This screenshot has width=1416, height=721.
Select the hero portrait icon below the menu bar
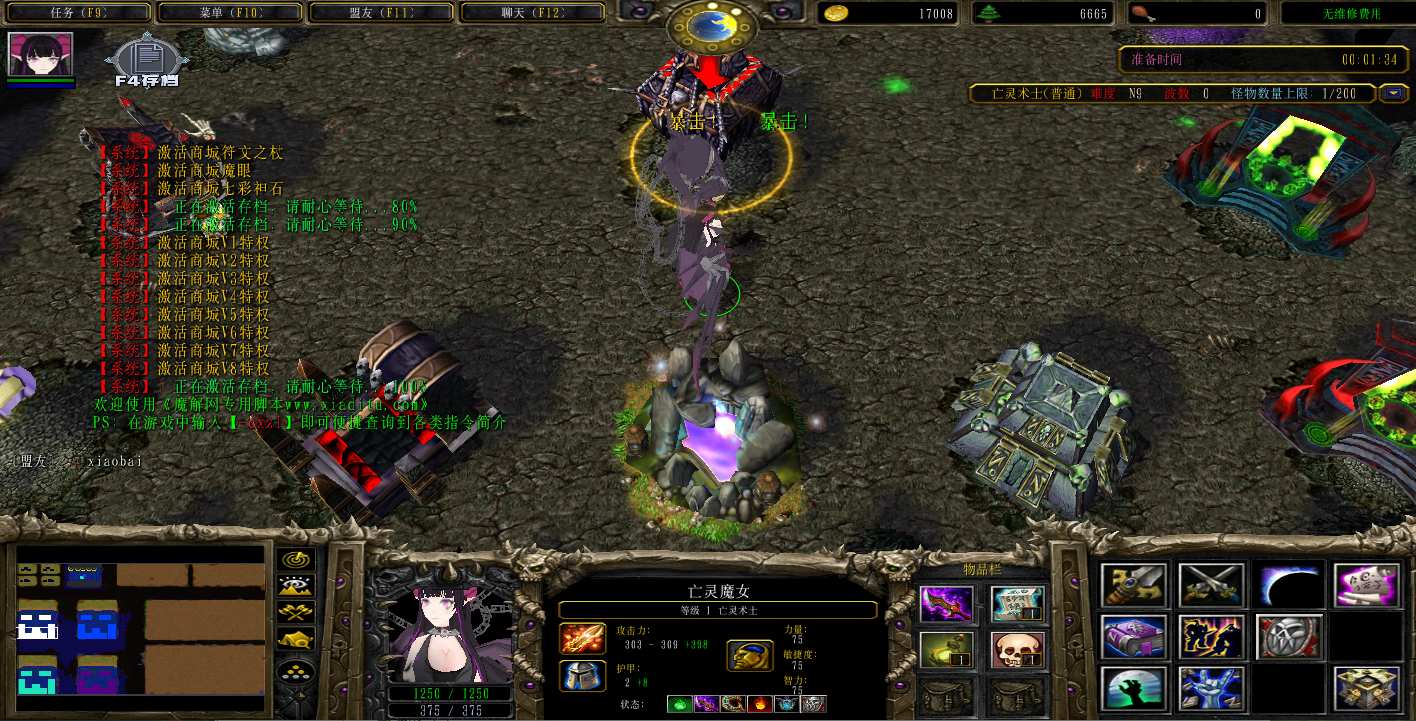point(41,54)
